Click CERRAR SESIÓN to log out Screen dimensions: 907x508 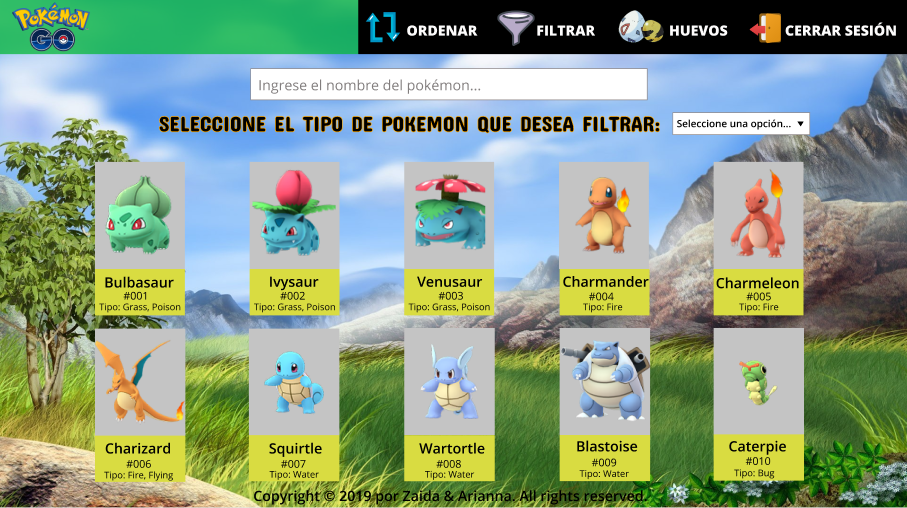pos(823,29)
